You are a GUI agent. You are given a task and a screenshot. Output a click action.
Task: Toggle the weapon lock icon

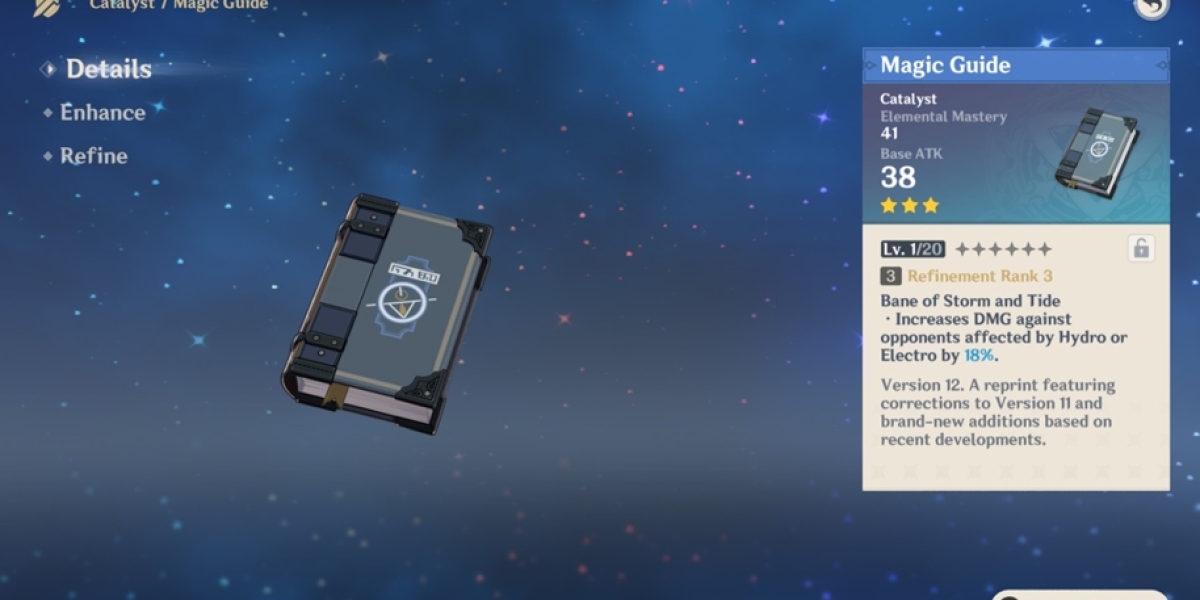pos(1141,249)
